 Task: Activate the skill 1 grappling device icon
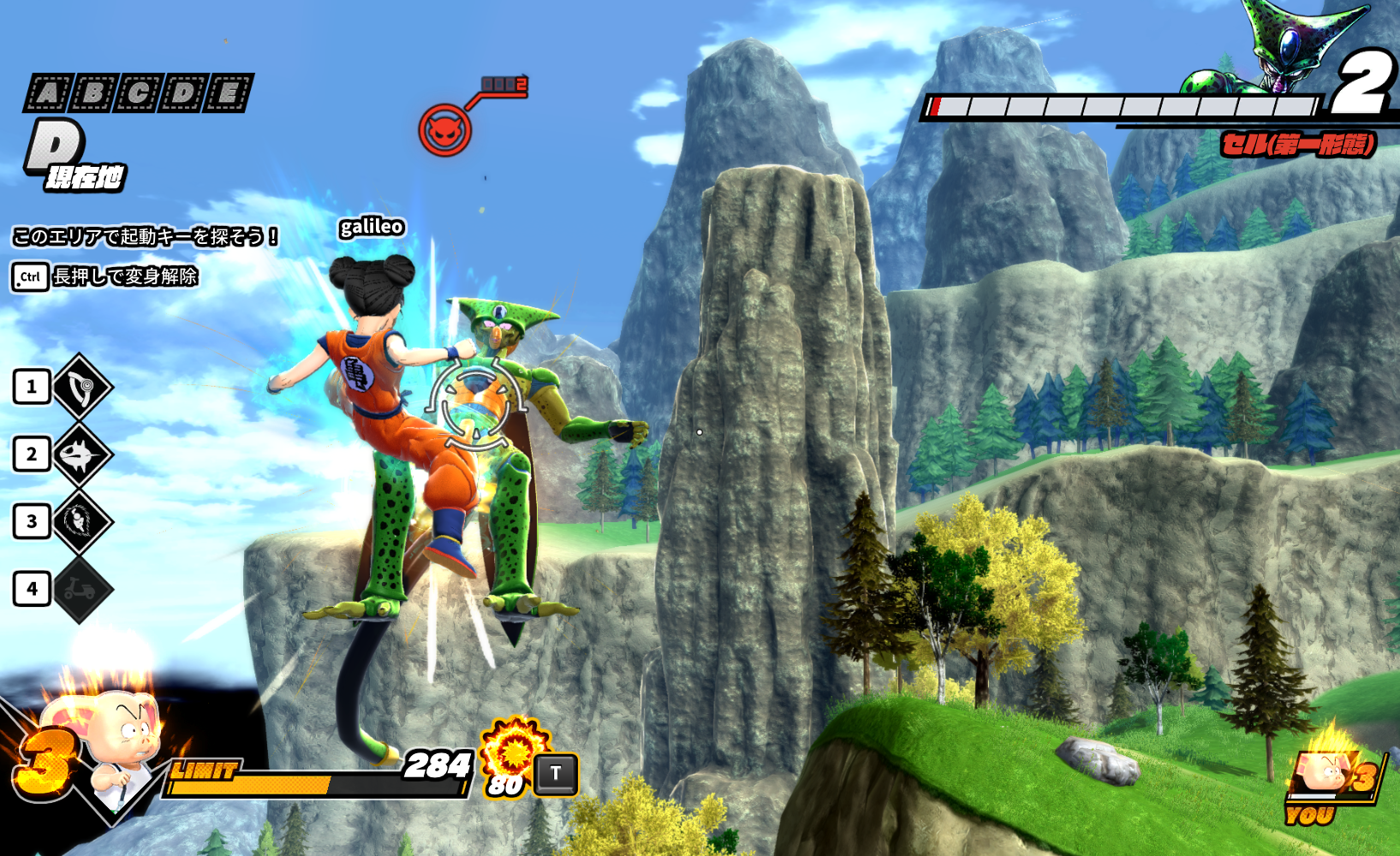click(82, 387)
